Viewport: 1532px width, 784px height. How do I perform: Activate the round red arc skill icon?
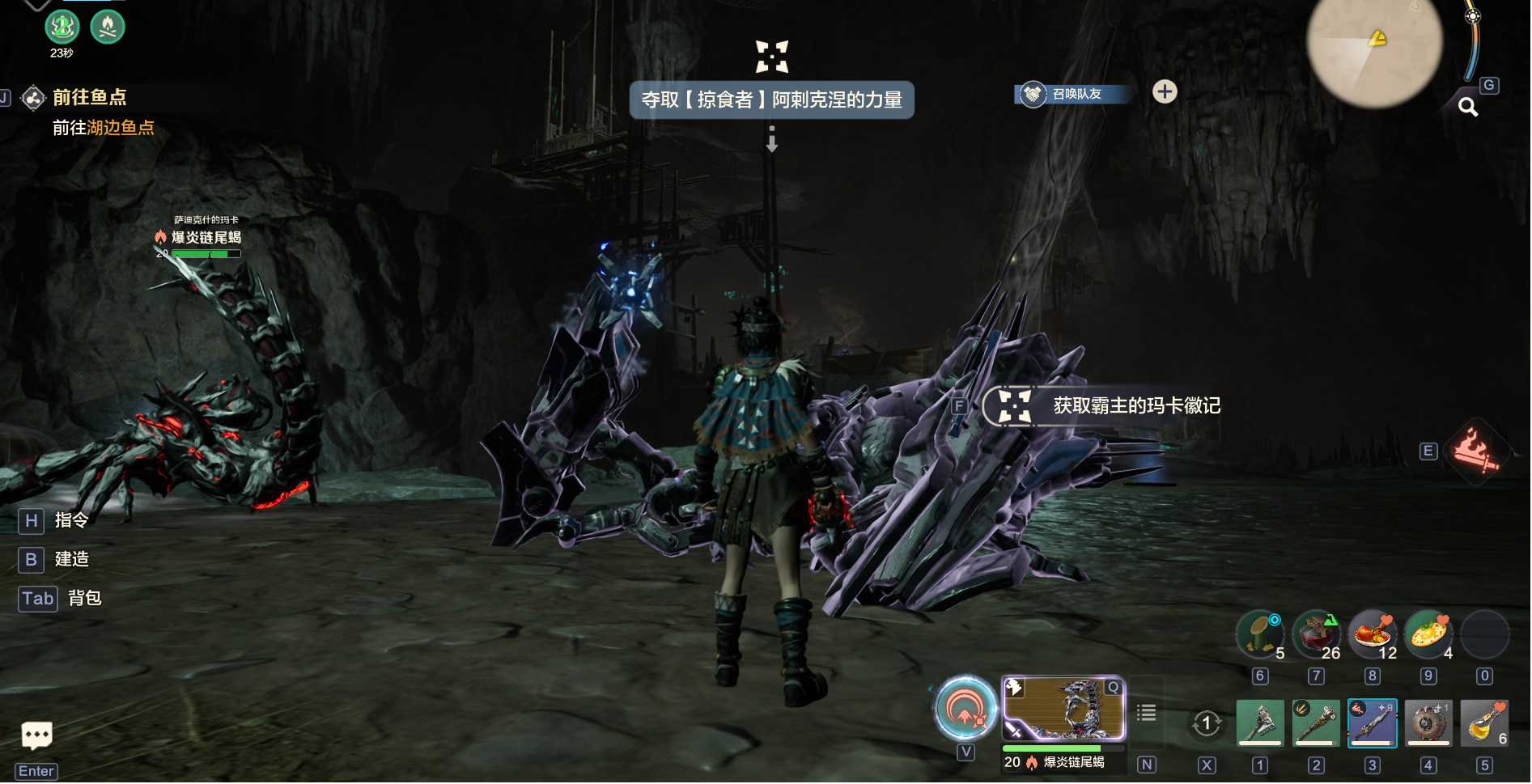pyautogui.click(x=965, y=710)
